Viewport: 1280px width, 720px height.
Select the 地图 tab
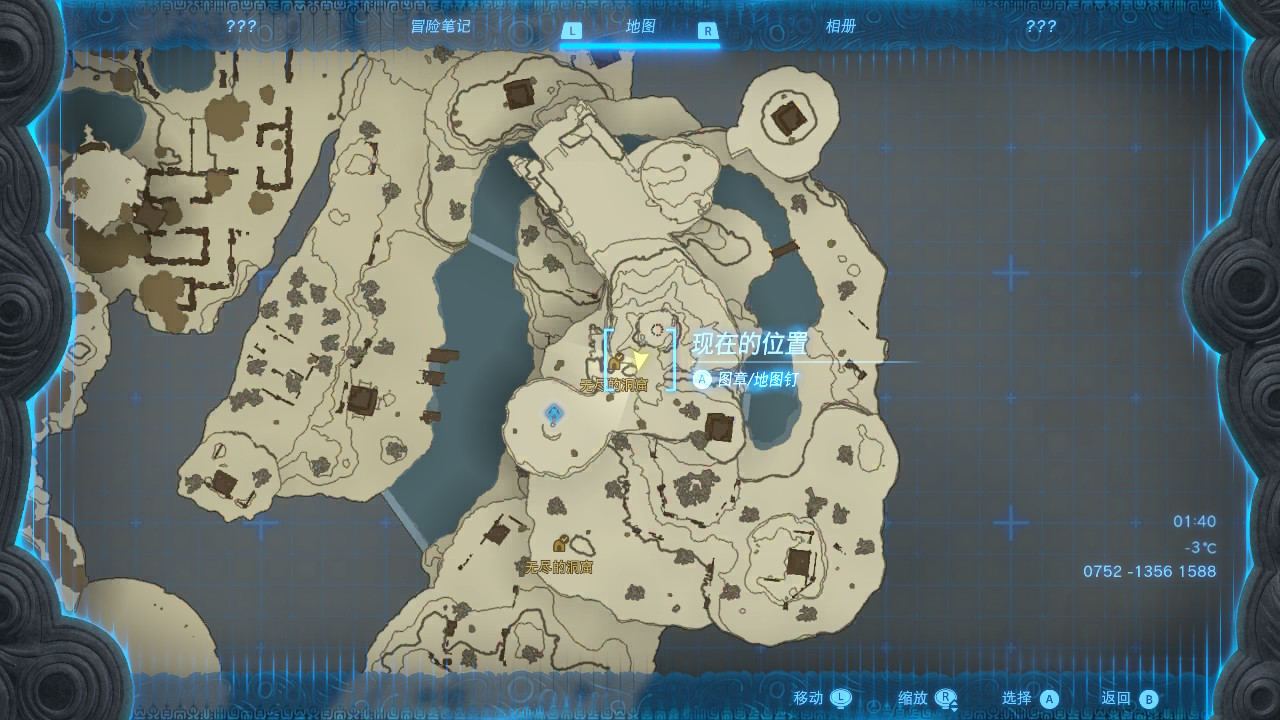pyautogui.click(x=640, y=27)
